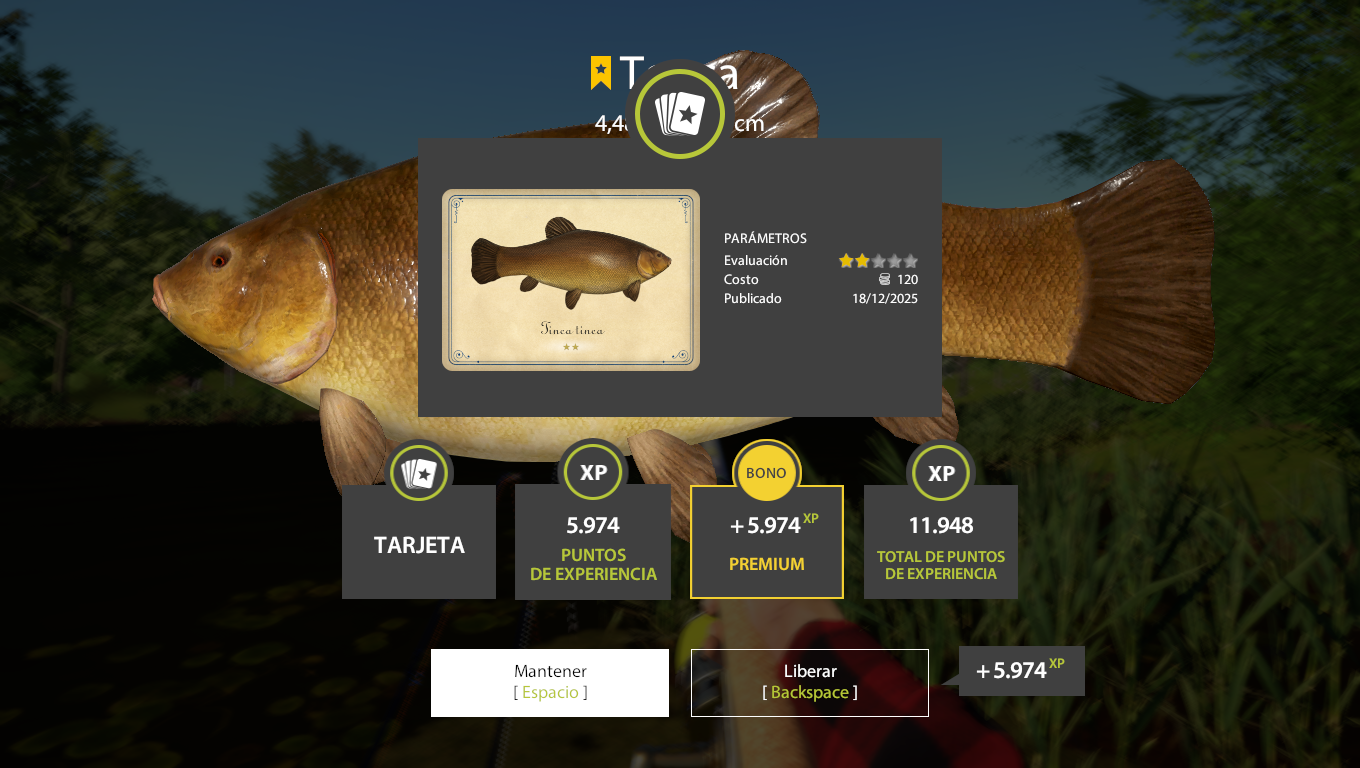Click the cards icon above the fish card panel
Screen dimensions: 1360x768
point(679,113)
